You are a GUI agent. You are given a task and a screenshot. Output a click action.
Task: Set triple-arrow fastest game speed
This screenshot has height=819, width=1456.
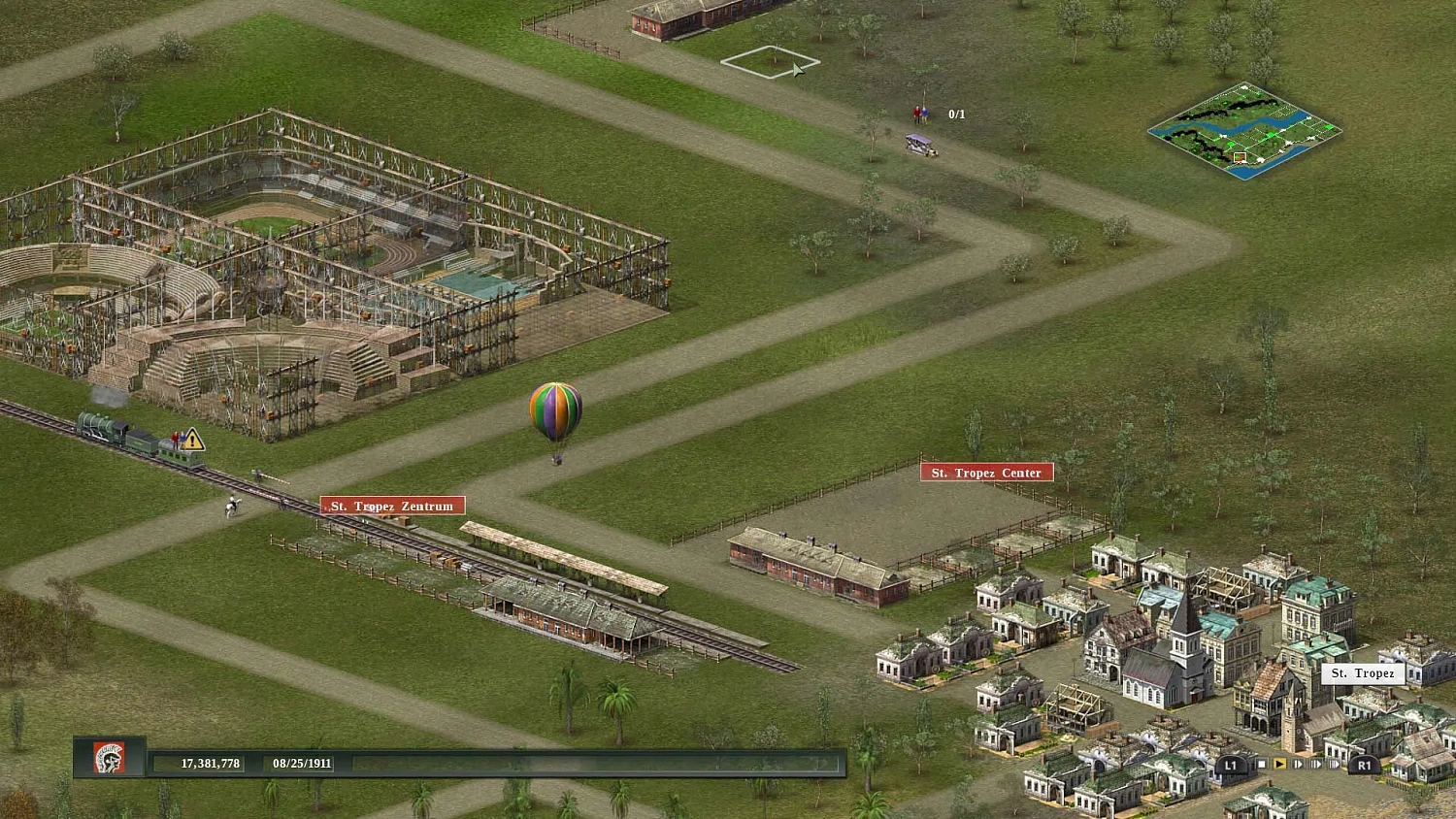point(1334,764)
